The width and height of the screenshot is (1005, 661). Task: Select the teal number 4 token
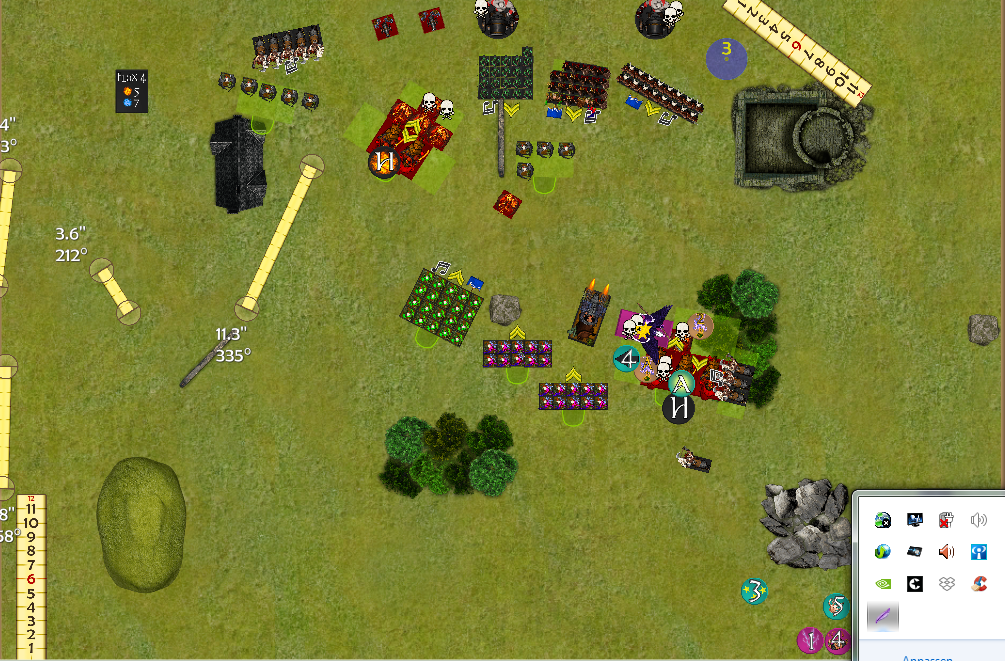coord(628,358)
